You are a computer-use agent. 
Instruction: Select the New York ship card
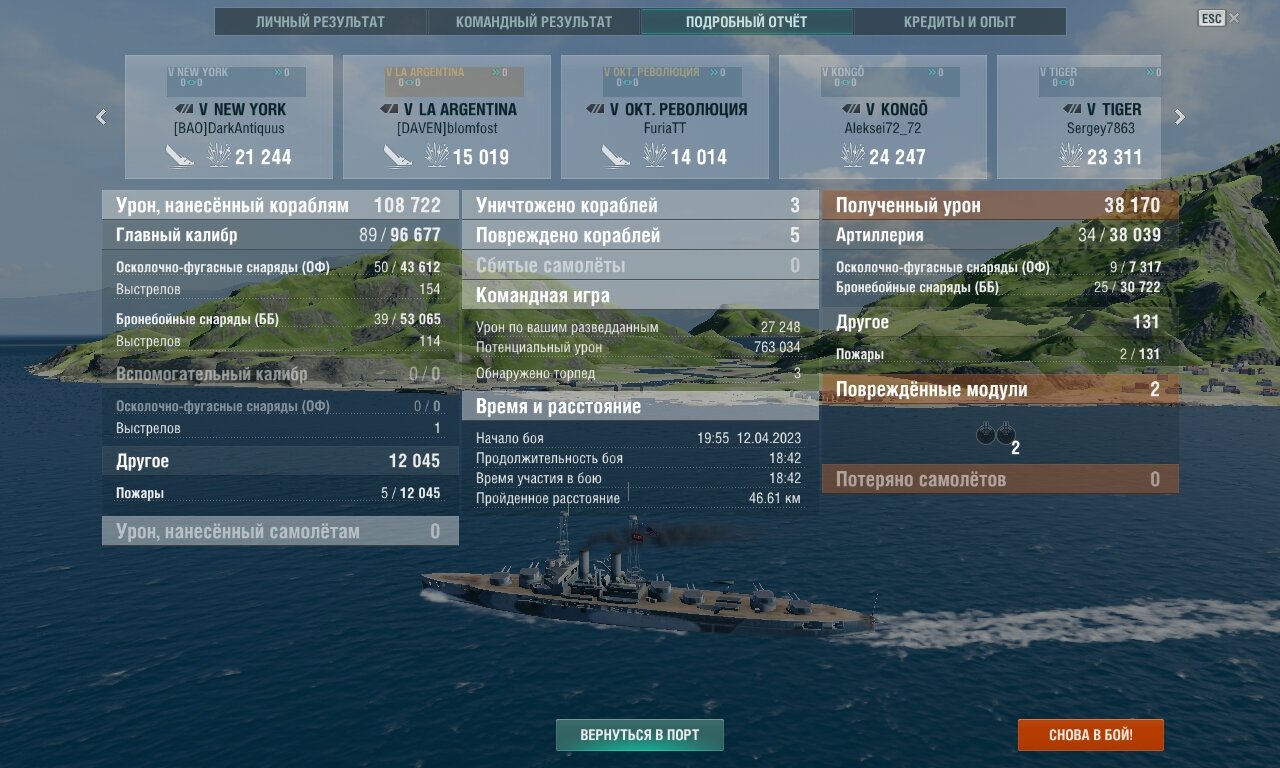tap(229, 117)
